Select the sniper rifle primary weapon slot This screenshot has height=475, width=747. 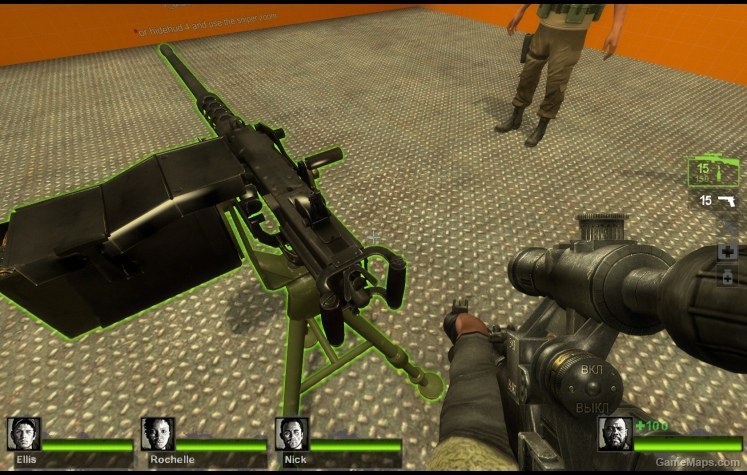click(x=712, y=172)
